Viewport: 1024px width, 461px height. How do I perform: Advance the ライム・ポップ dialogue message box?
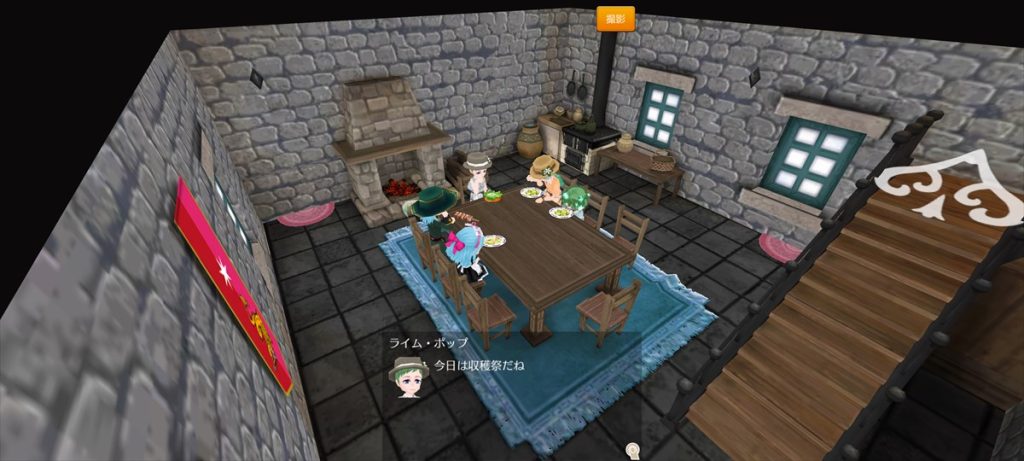(x=511, y=366)
